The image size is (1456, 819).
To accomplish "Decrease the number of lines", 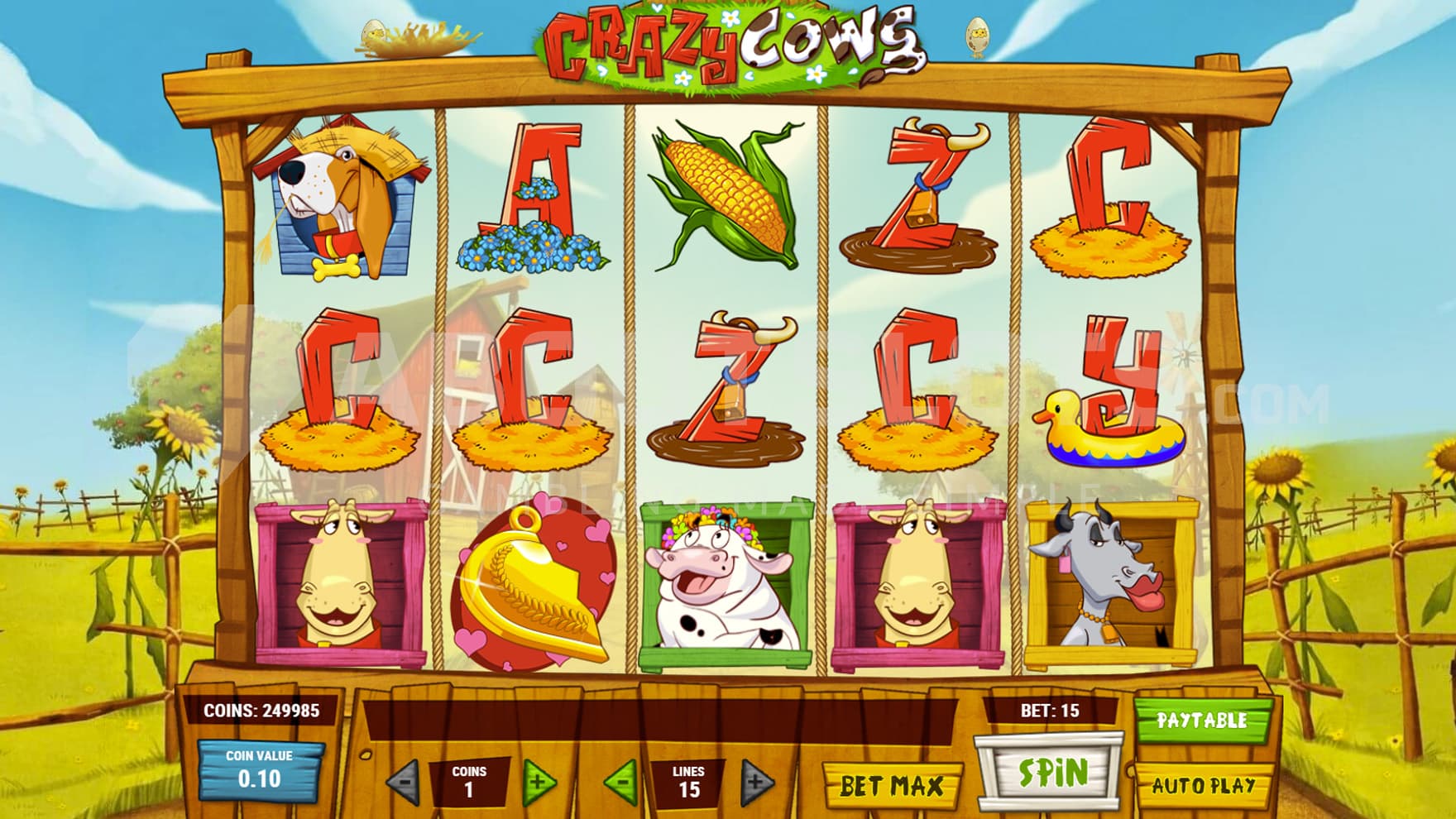I will click(622, 781).
